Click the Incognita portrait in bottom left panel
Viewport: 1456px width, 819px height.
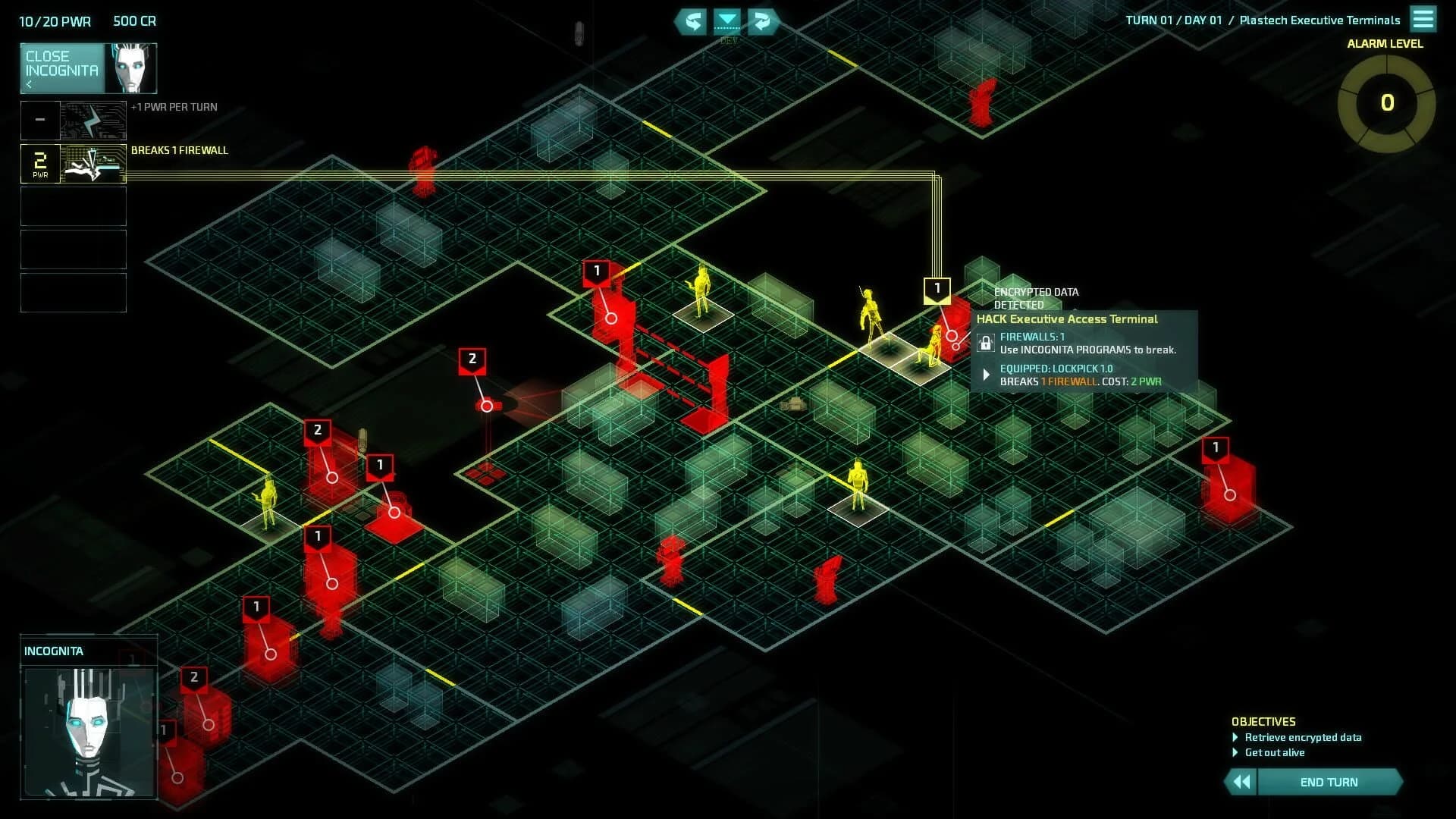click(89, 732)
